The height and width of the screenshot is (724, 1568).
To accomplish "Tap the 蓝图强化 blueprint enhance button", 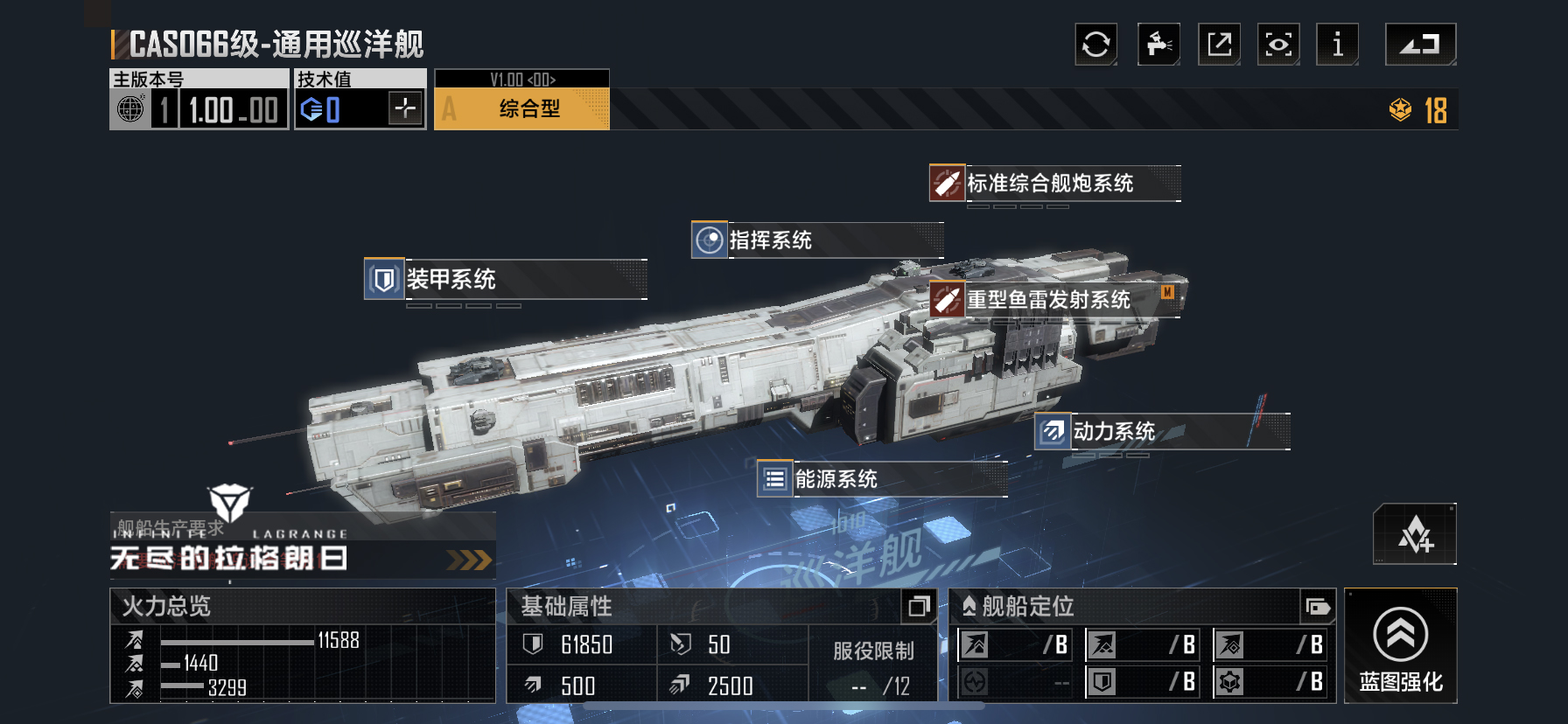I will tap(1400, 646).
